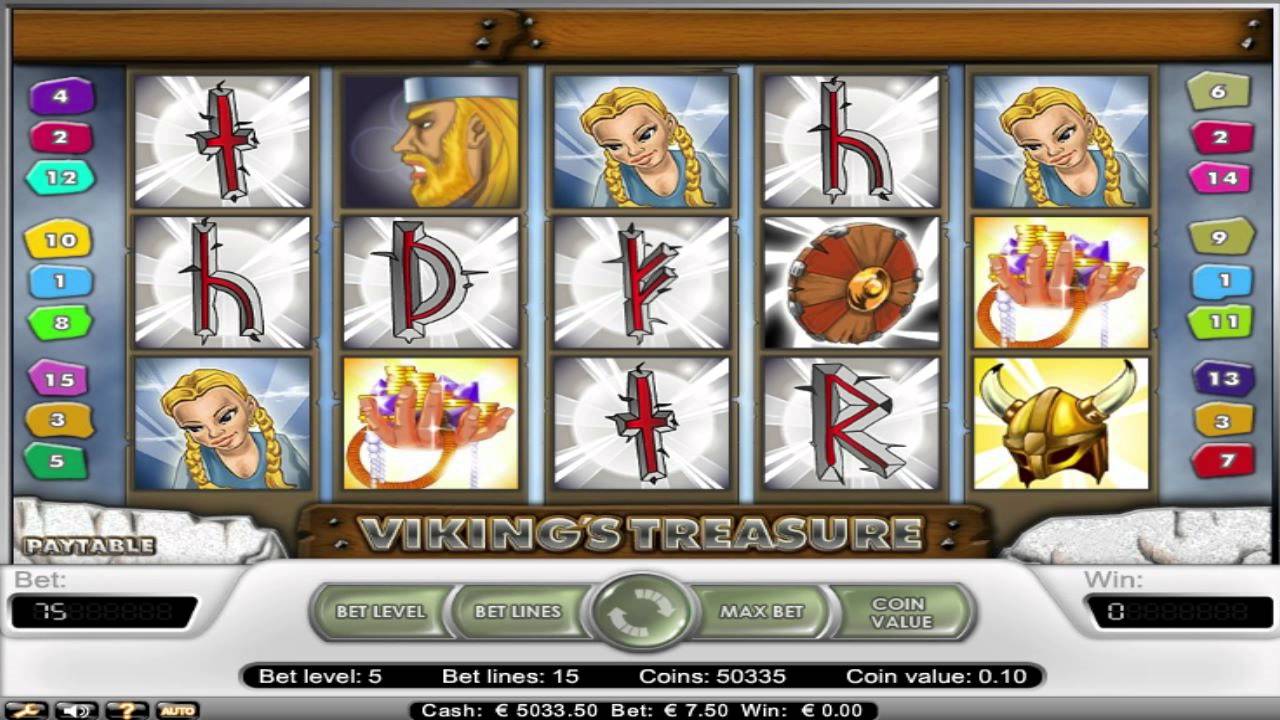Viewport: 1280px width, 720px height.
Task: Increase the bet with Bet Level
Action: point(381,612)
